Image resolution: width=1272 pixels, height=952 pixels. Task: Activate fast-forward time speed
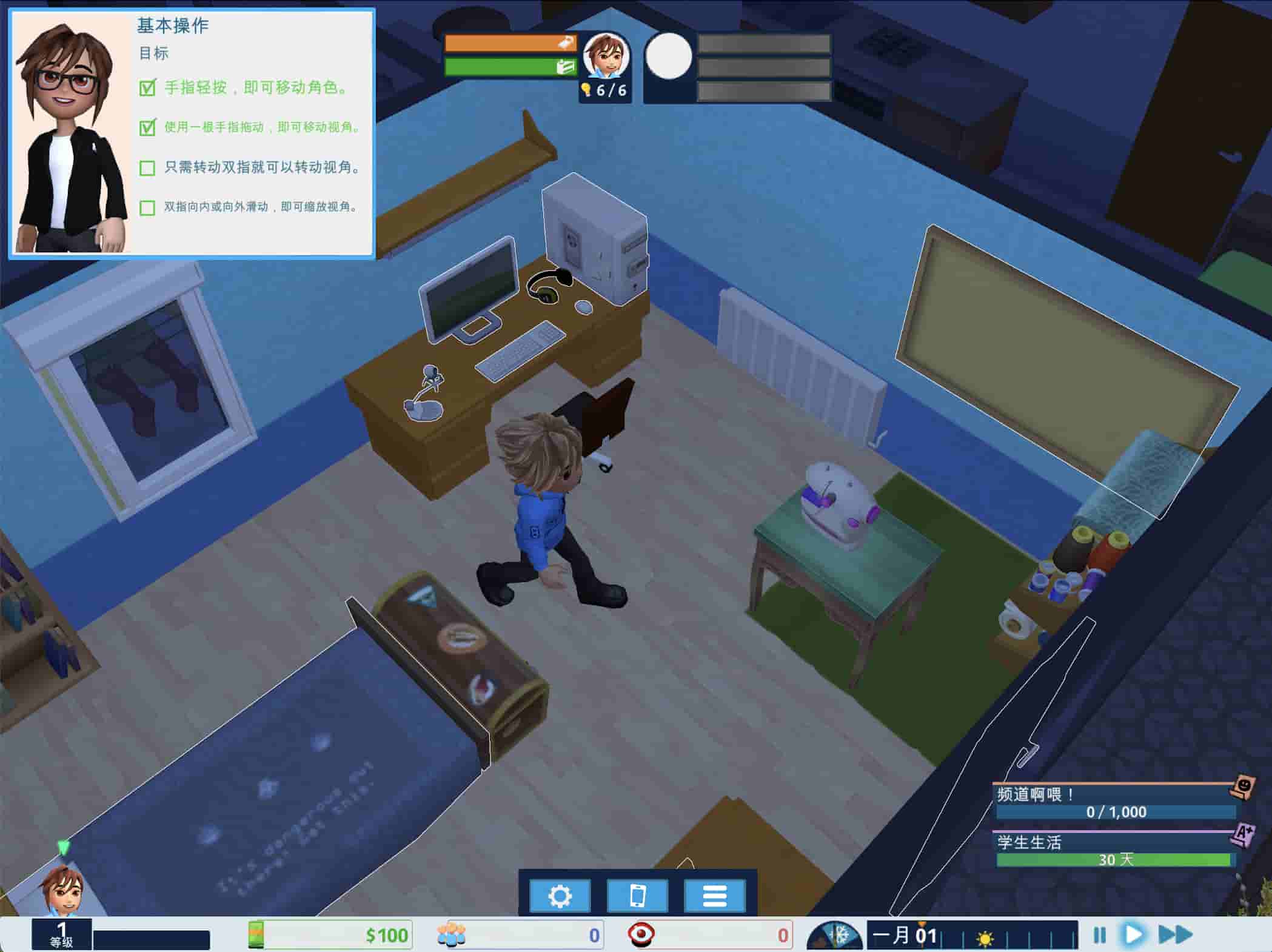[x=1175, y=934]
